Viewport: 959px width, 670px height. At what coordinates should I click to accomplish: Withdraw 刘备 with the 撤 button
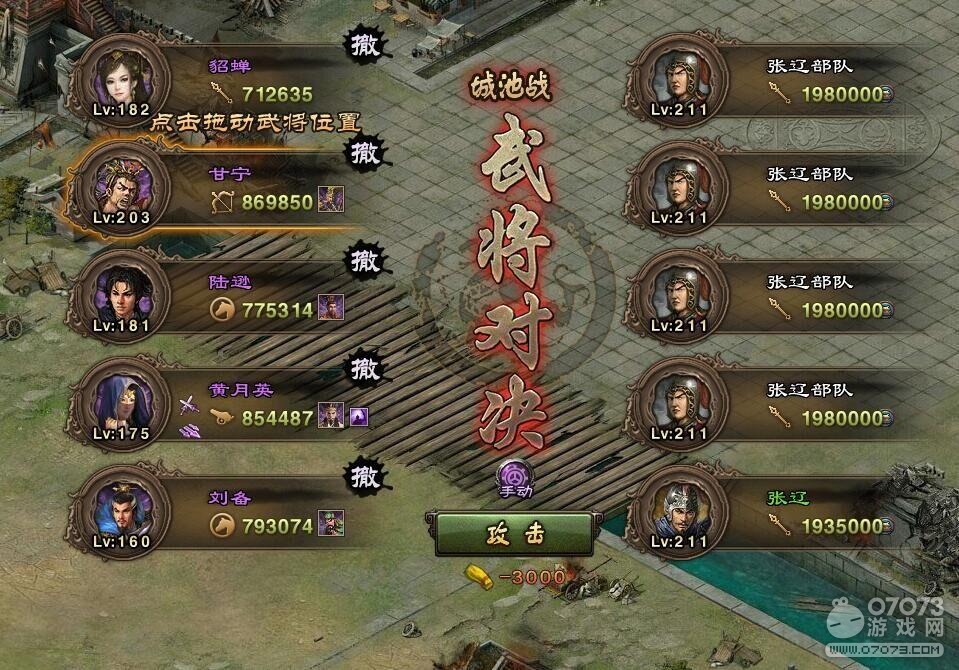click(x=364, y=476)
